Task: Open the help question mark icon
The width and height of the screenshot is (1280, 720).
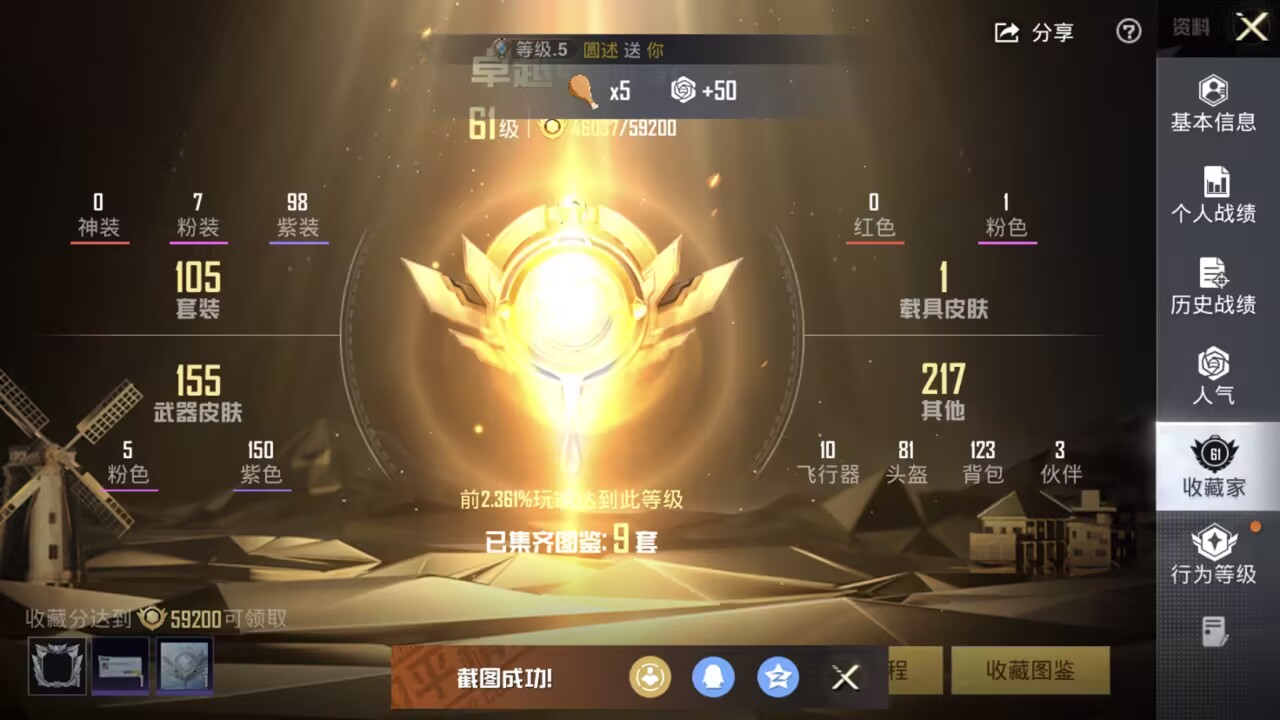Action: [1128, 33]
